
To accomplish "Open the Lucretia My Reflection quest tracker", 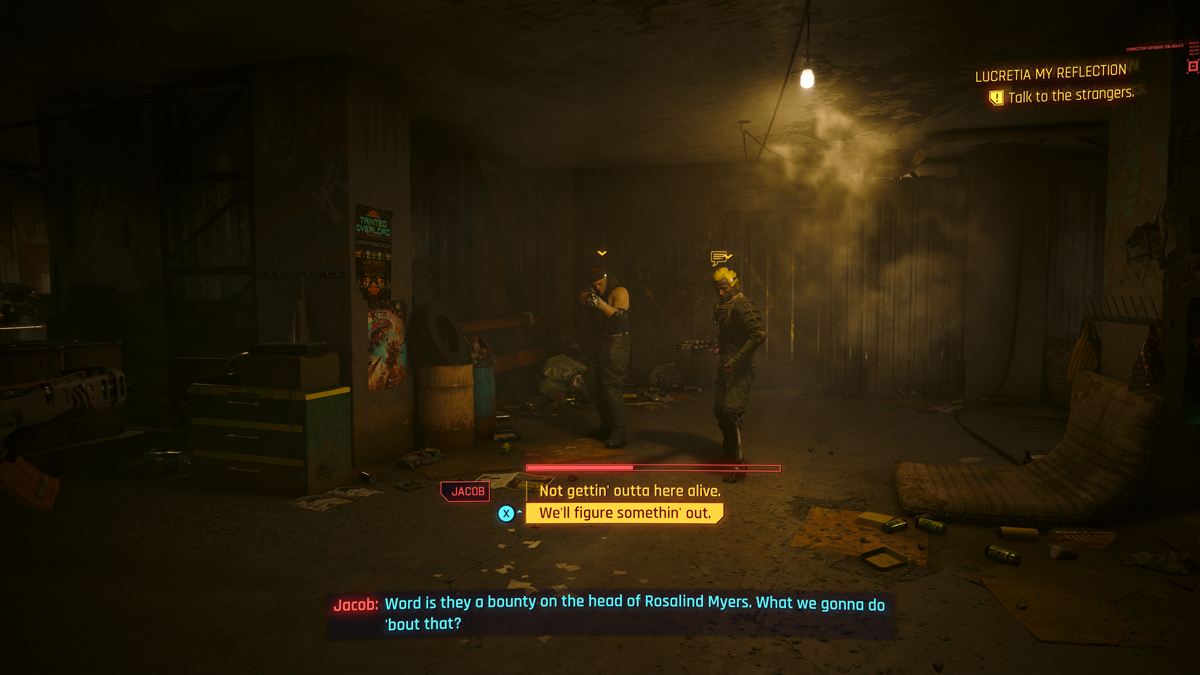I will coord(1050,72).
